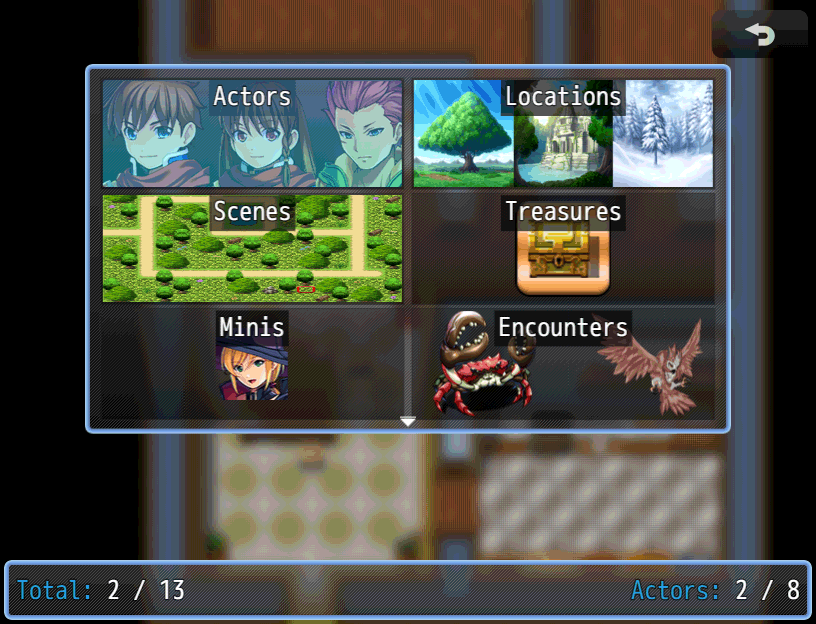The width and height of the screenshot is (816, 624).
Task: Click the down arrow to show more categories
Action: point(408,422)
